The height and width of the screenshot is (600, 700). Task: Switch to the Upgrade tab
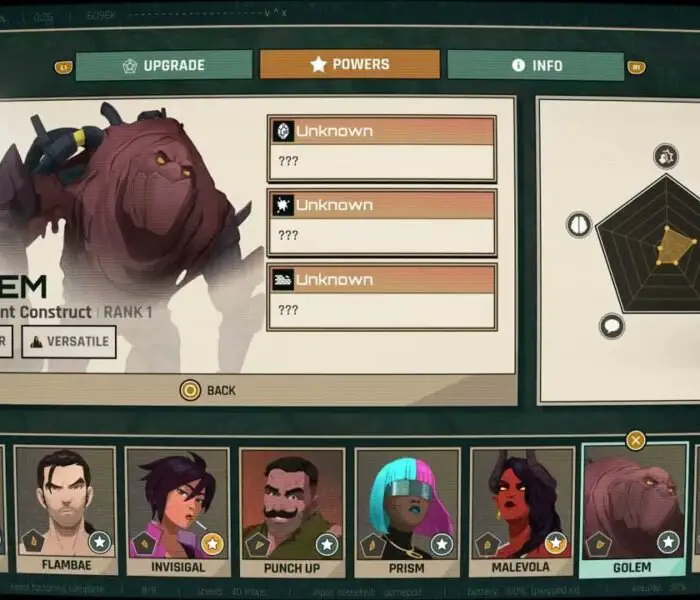[164, 66]
